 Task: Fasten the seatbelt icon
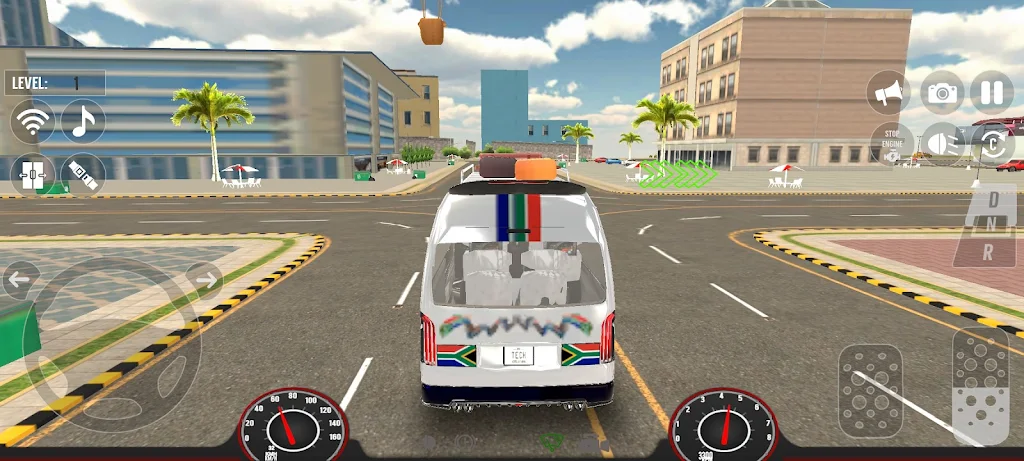coord(84,174)
